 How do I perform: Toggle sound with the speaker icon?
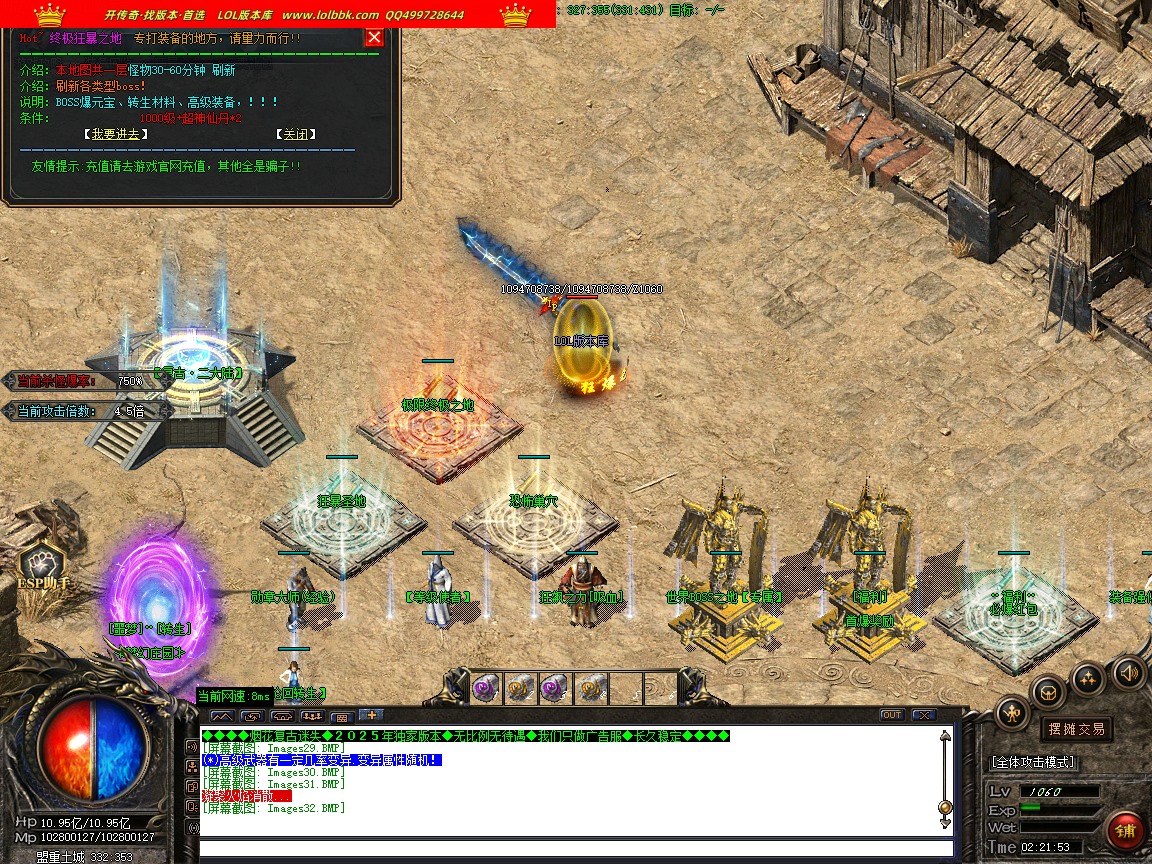[x=1129, y=672]
